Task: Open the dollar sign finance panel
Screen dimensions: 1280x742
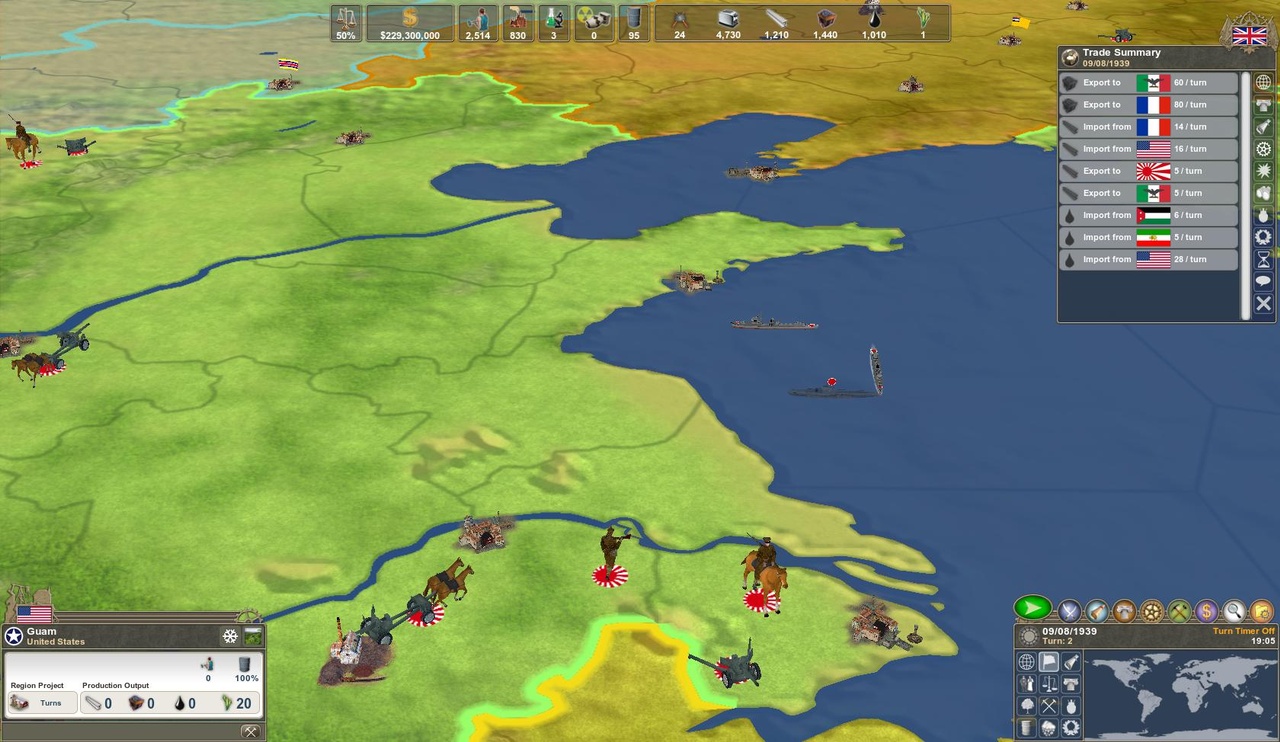Action: pos(1206,611)
